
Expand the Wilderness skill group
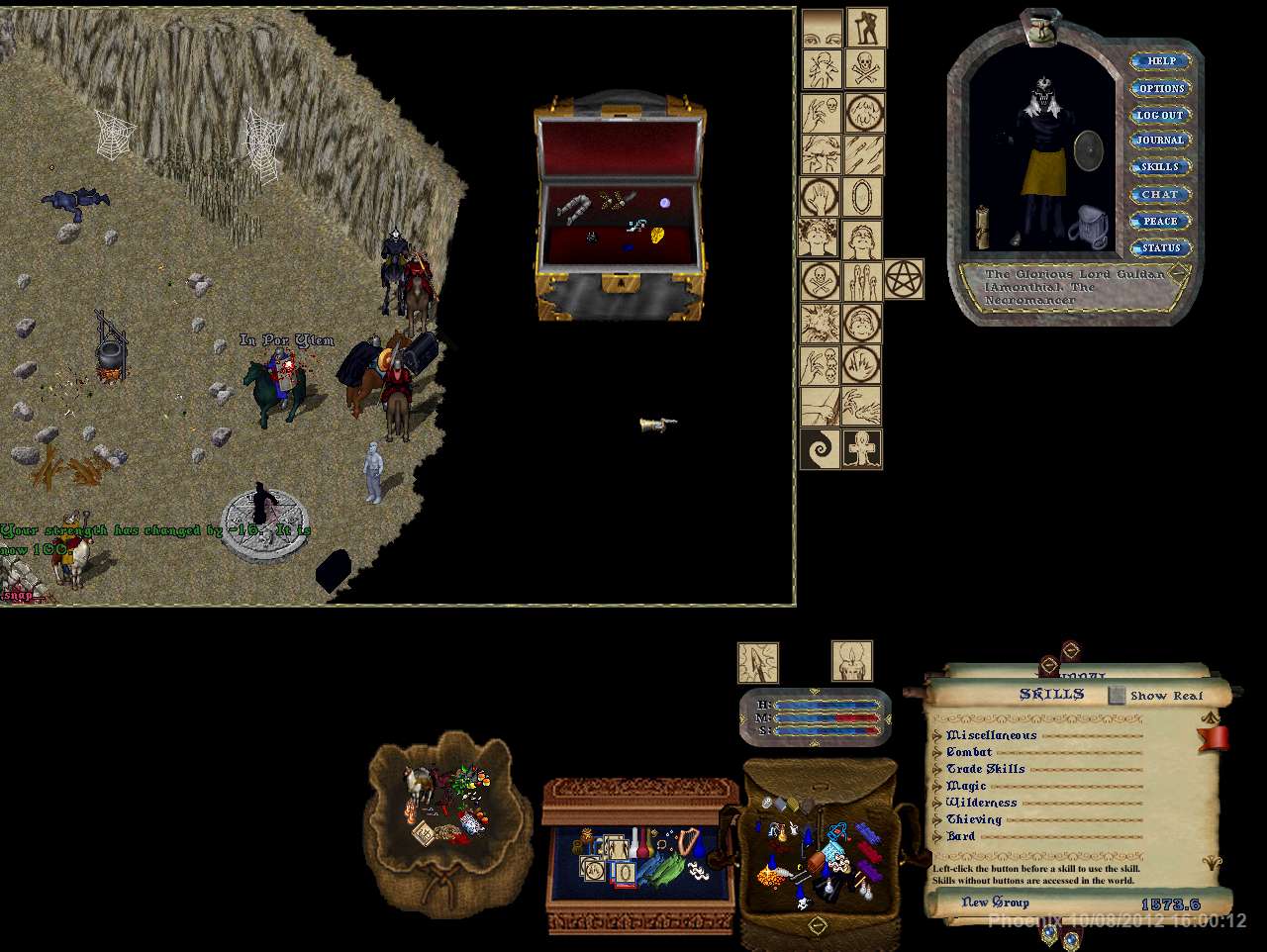click(x=937, y=804)
